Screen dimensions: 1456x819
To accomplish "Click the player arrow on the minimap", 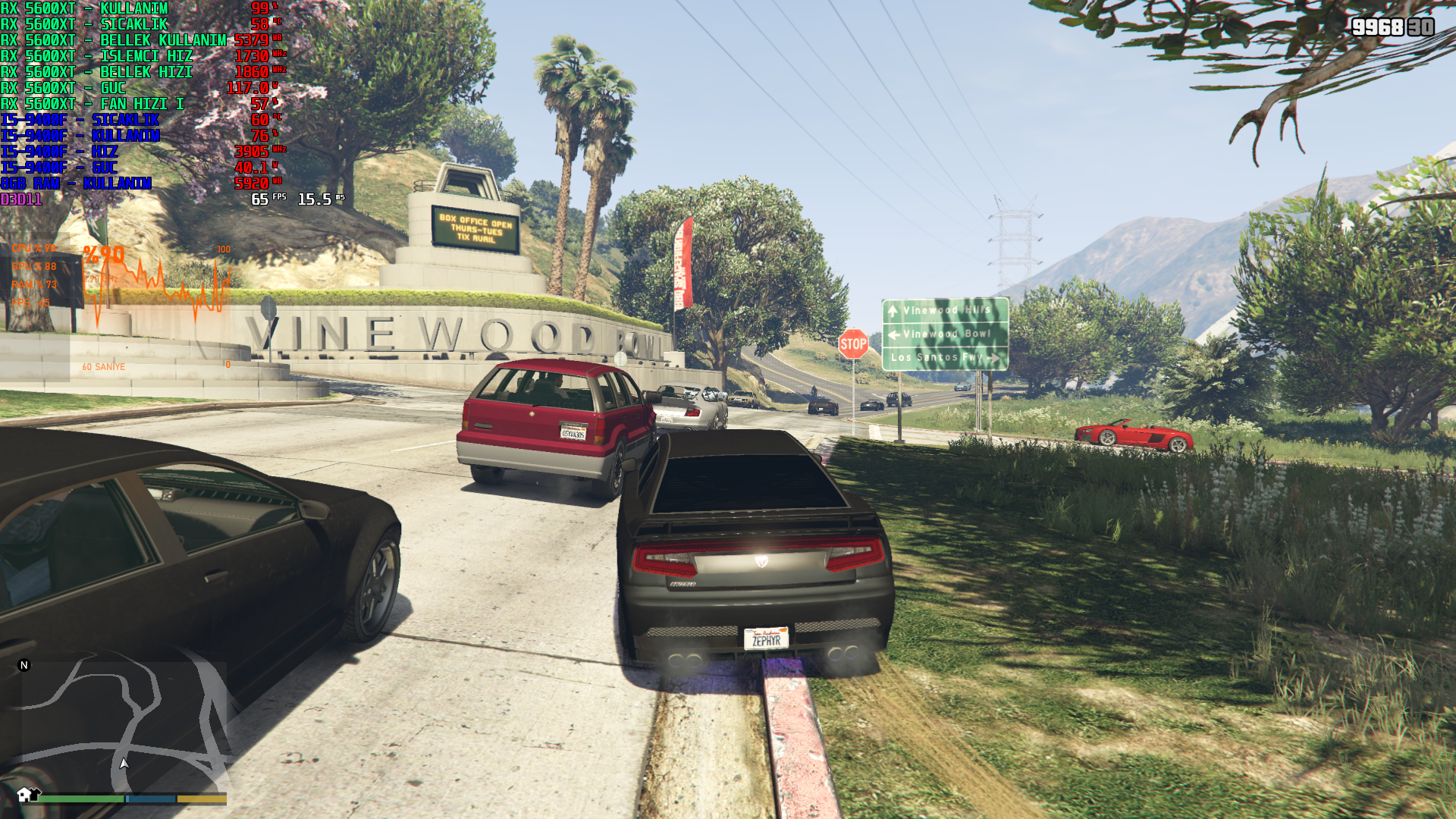I will [124, 764].
